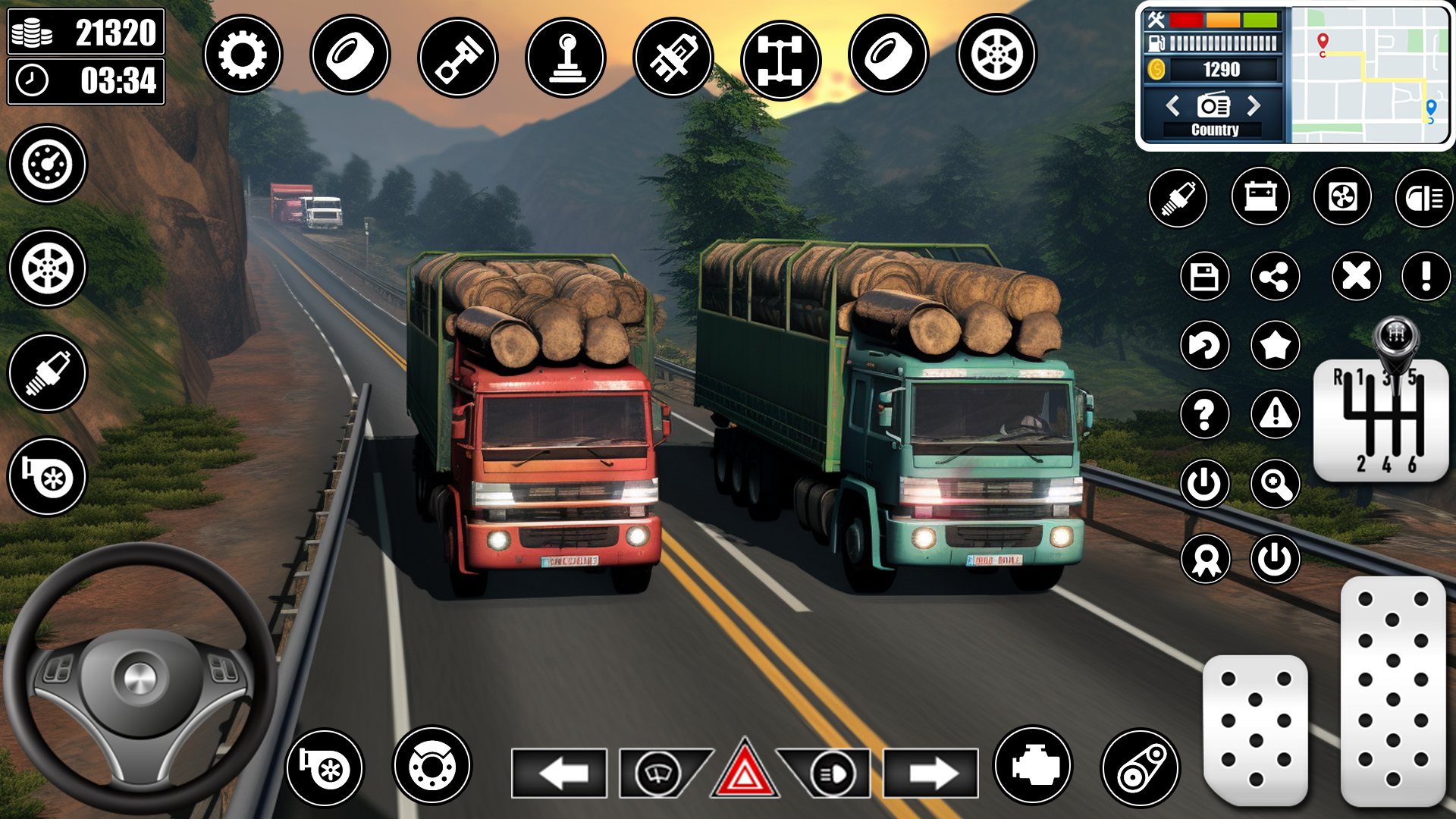
Task: Select the piston icon in the top toolbar
Action: pyautogui.click(x=457, y=55)
